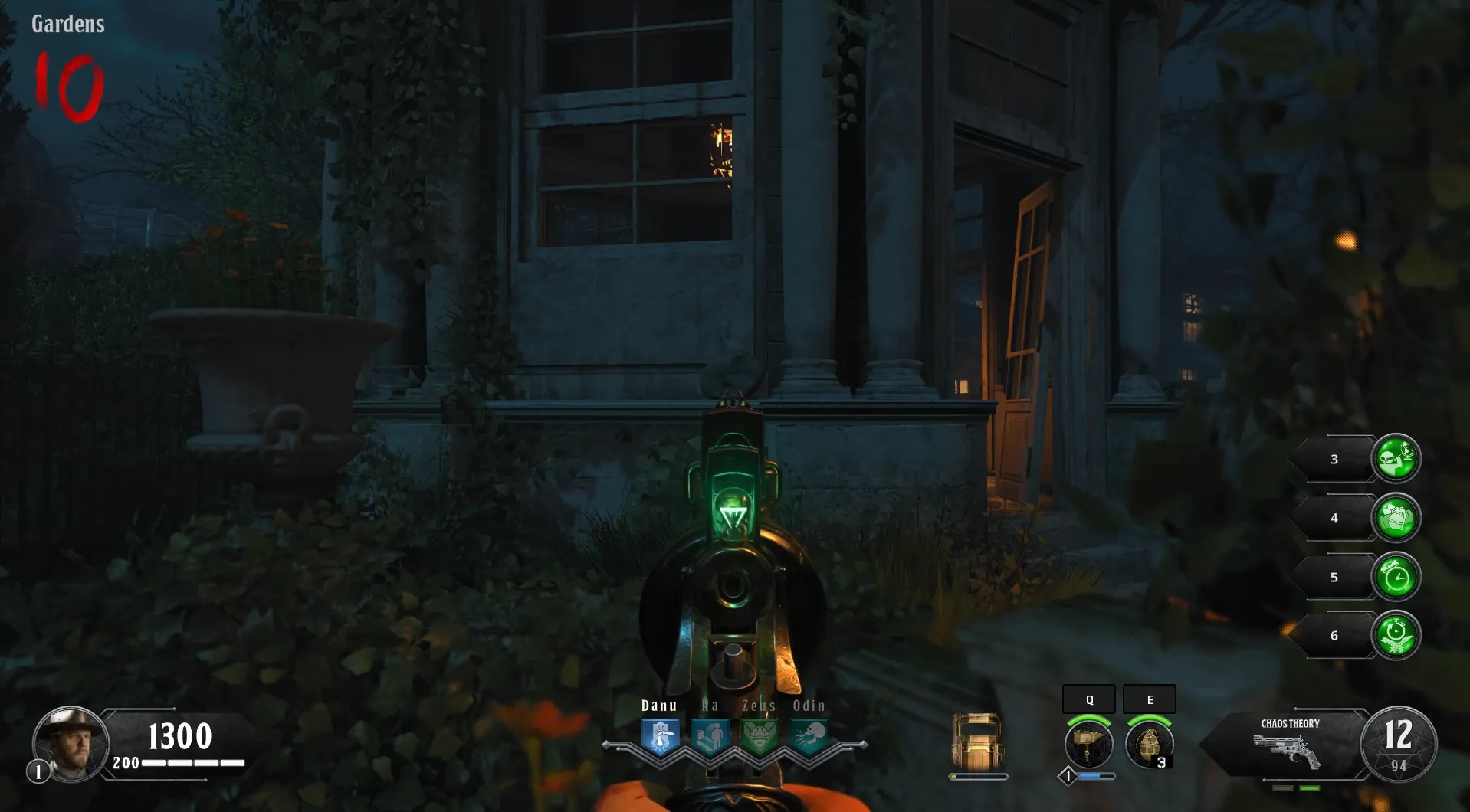This screenshot has width=1470, height=812.
Task: Select the Odin skull perk icon
Action: (809, 737)
